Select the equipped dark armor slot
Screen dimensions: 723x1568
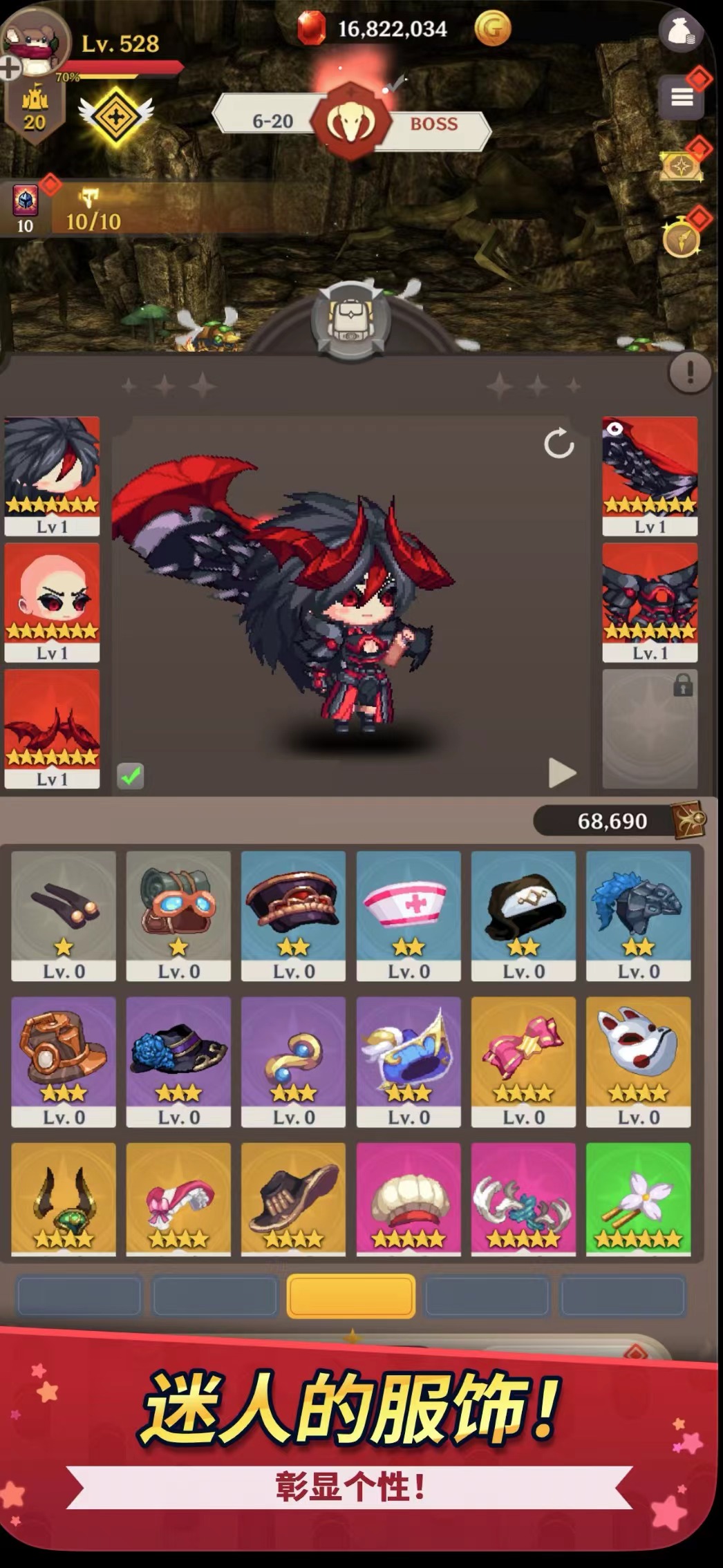click(649, 602)
